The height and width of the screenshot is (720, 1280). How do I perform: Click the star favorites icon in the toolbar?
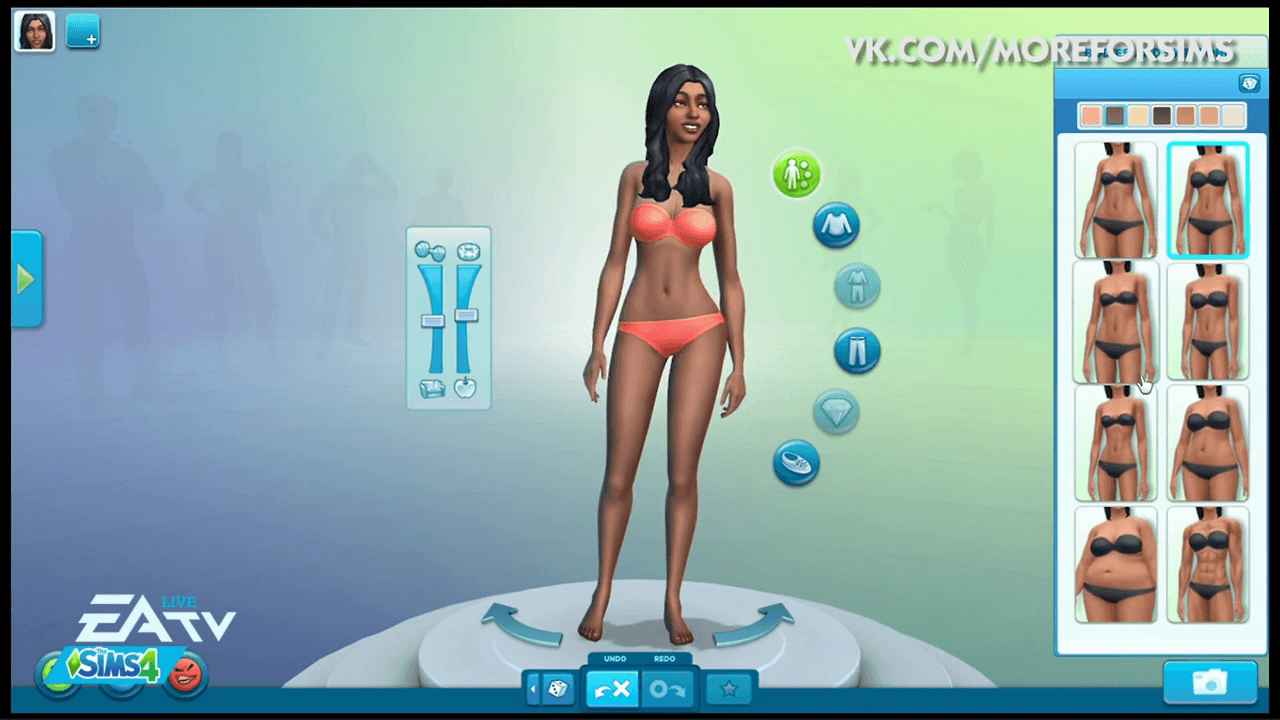click(x=729, y=688)
